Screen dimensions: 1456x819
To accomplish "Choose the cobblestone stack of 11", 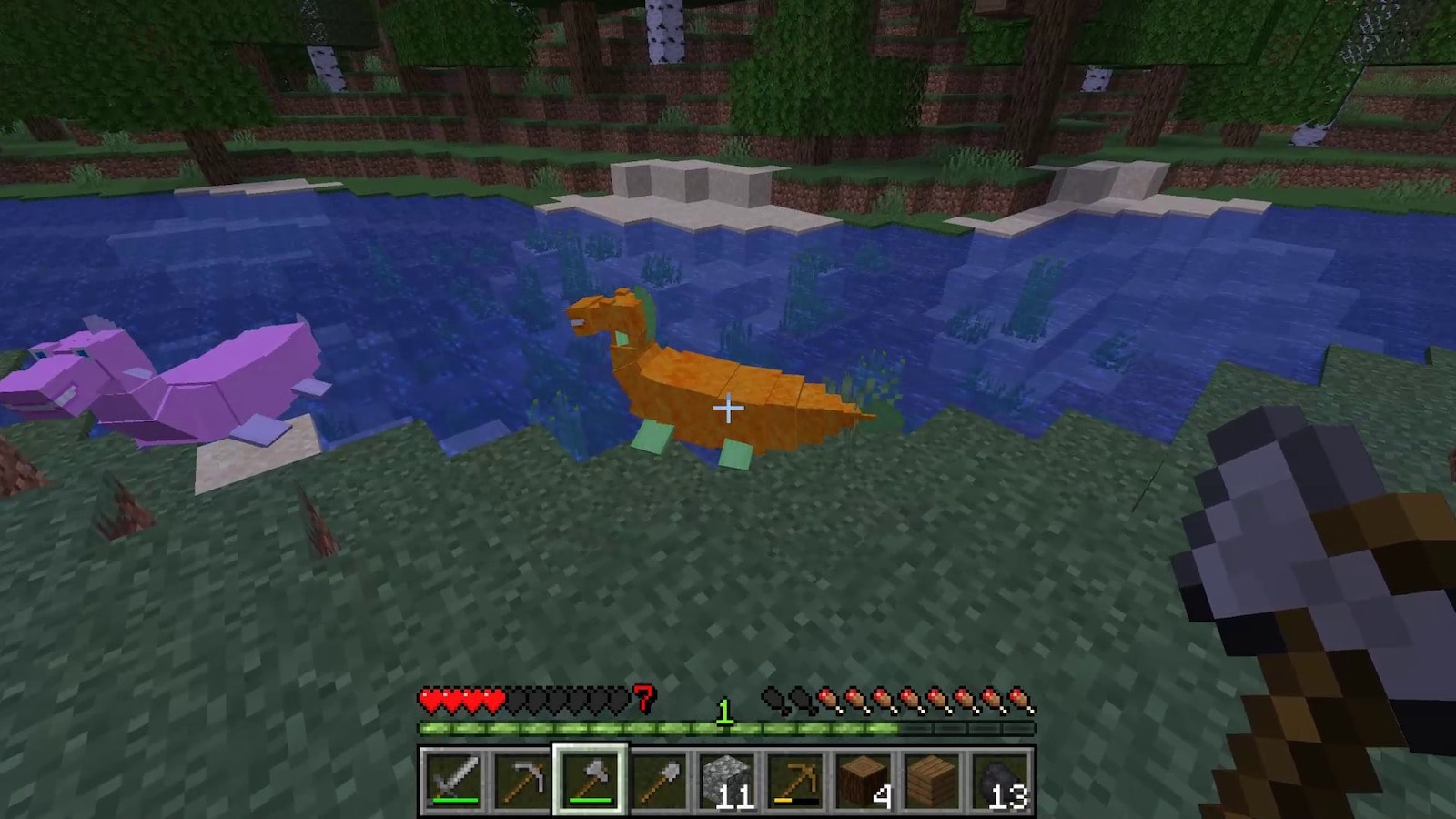I will pos(726,780).
